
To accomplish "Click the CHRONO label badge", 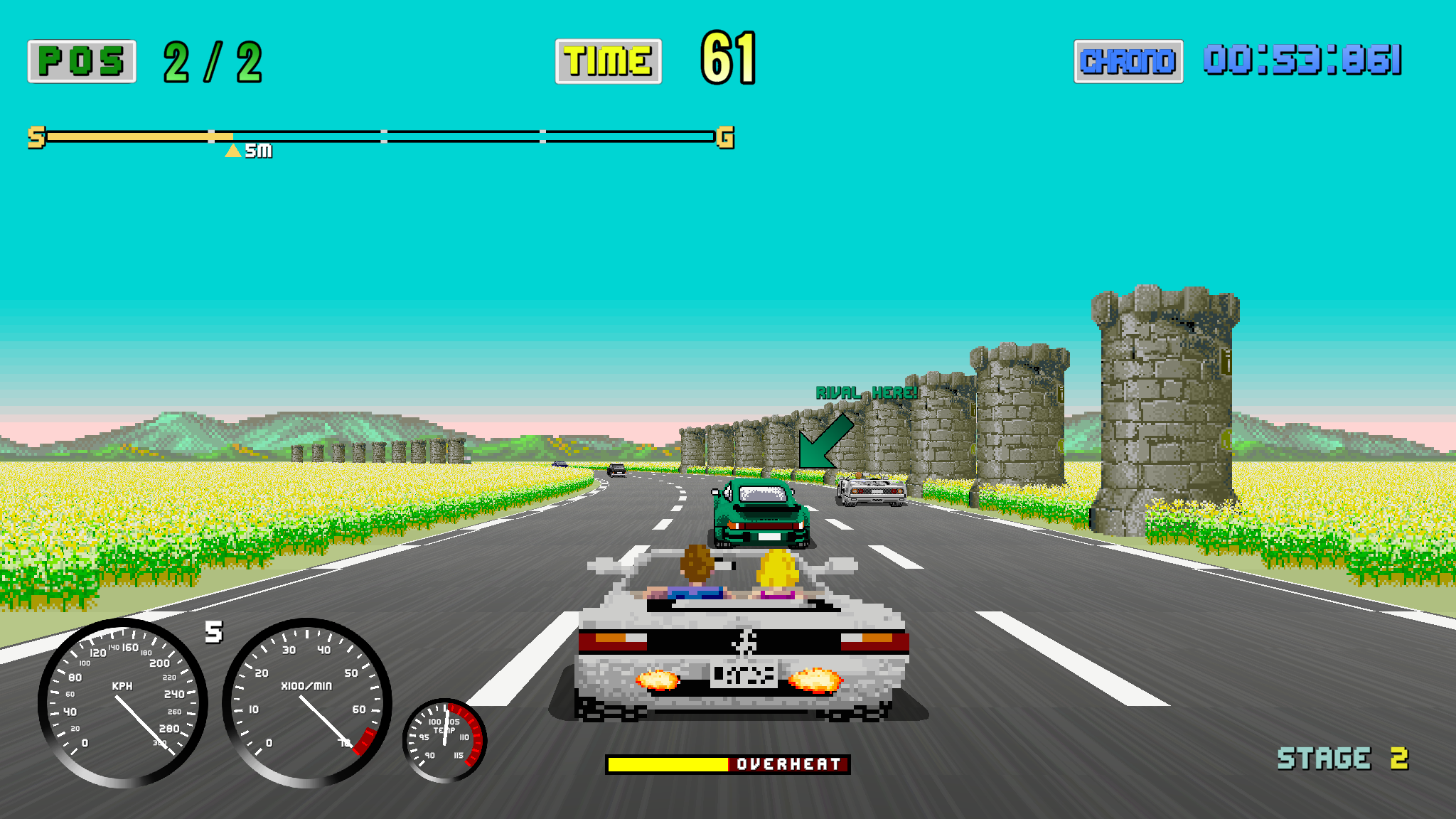I will point(1128,61).
